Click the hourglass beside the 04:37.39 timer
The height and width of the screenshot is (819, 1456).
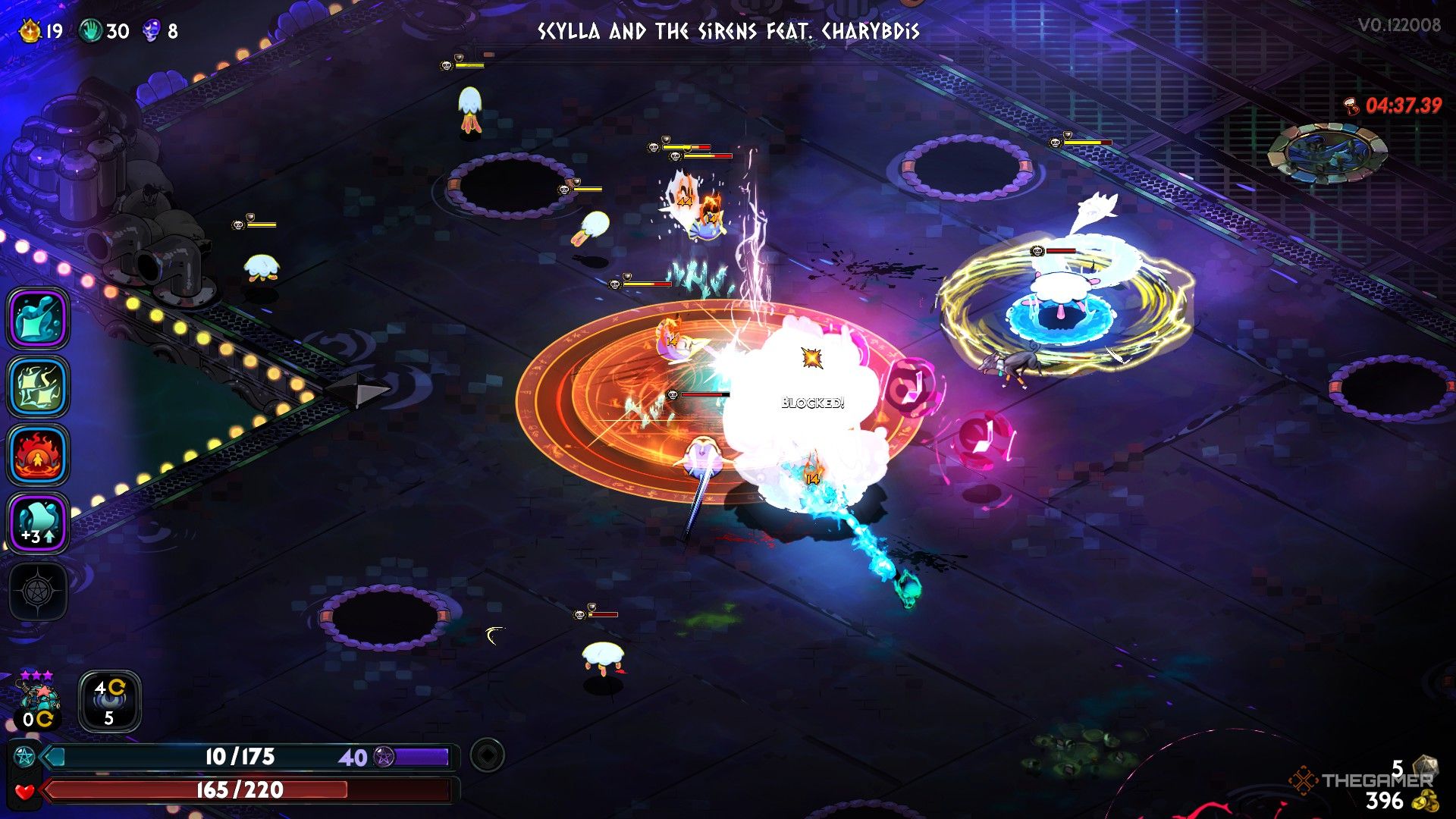(1352, 106)
